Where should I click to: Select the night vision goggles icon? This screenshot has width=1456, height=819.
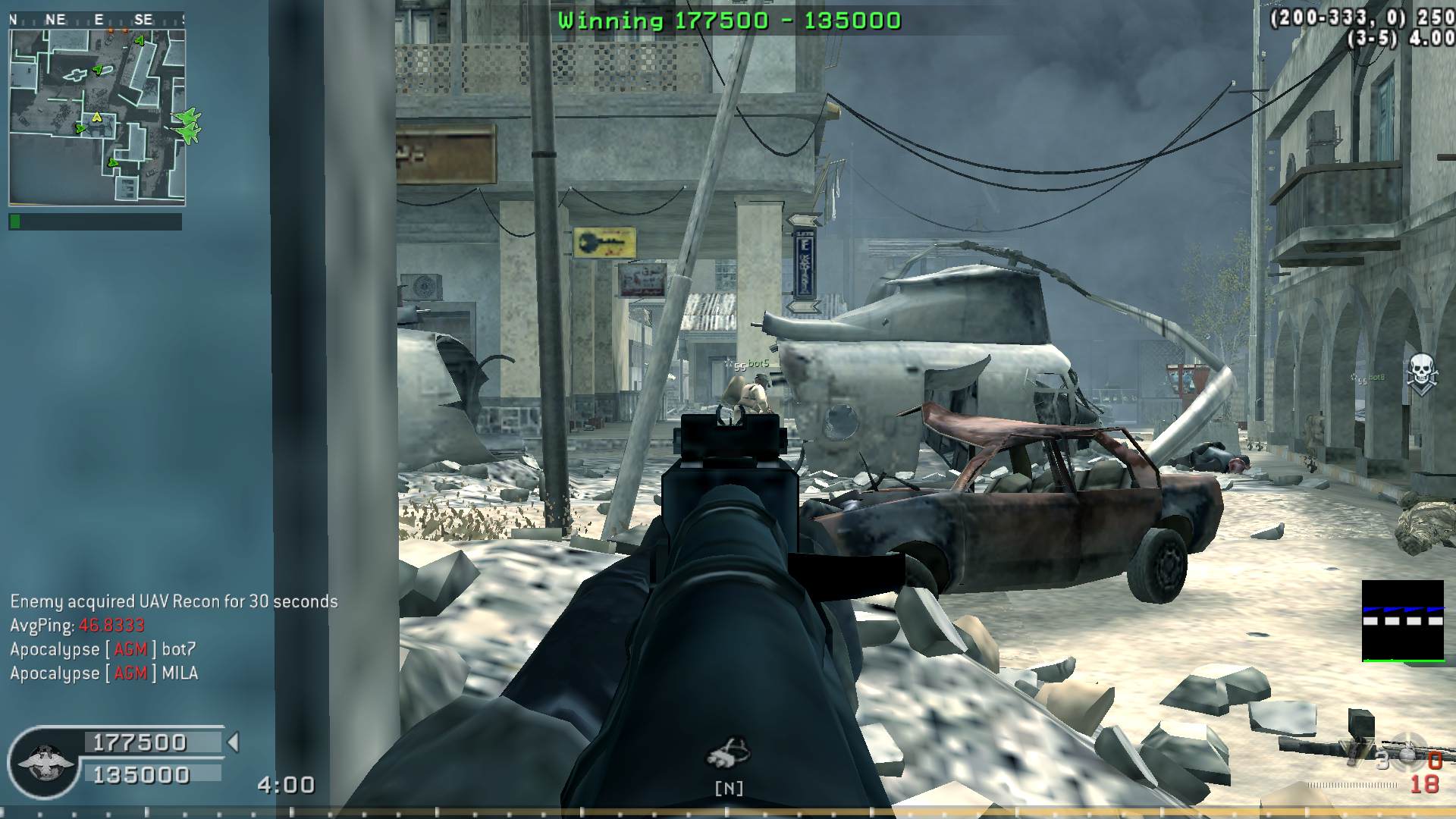(x=728, y=753)
